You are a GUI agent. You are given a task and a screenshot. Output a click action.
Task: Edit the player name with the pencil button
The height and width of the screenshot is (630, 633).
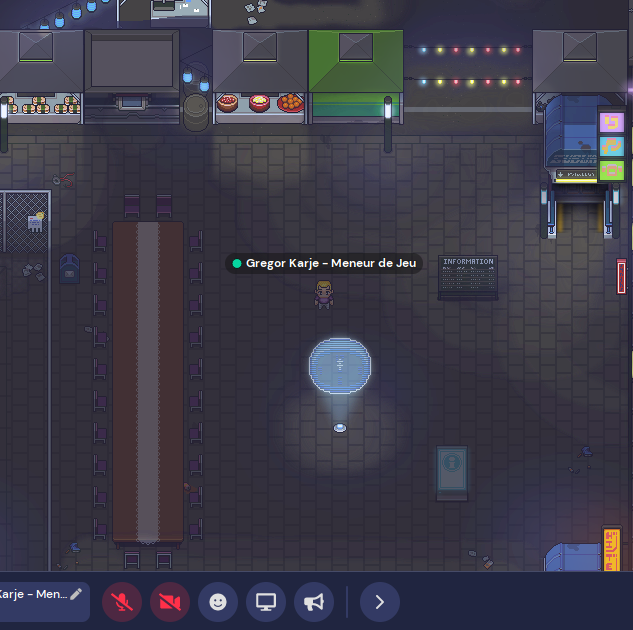[x=76, y=594]
